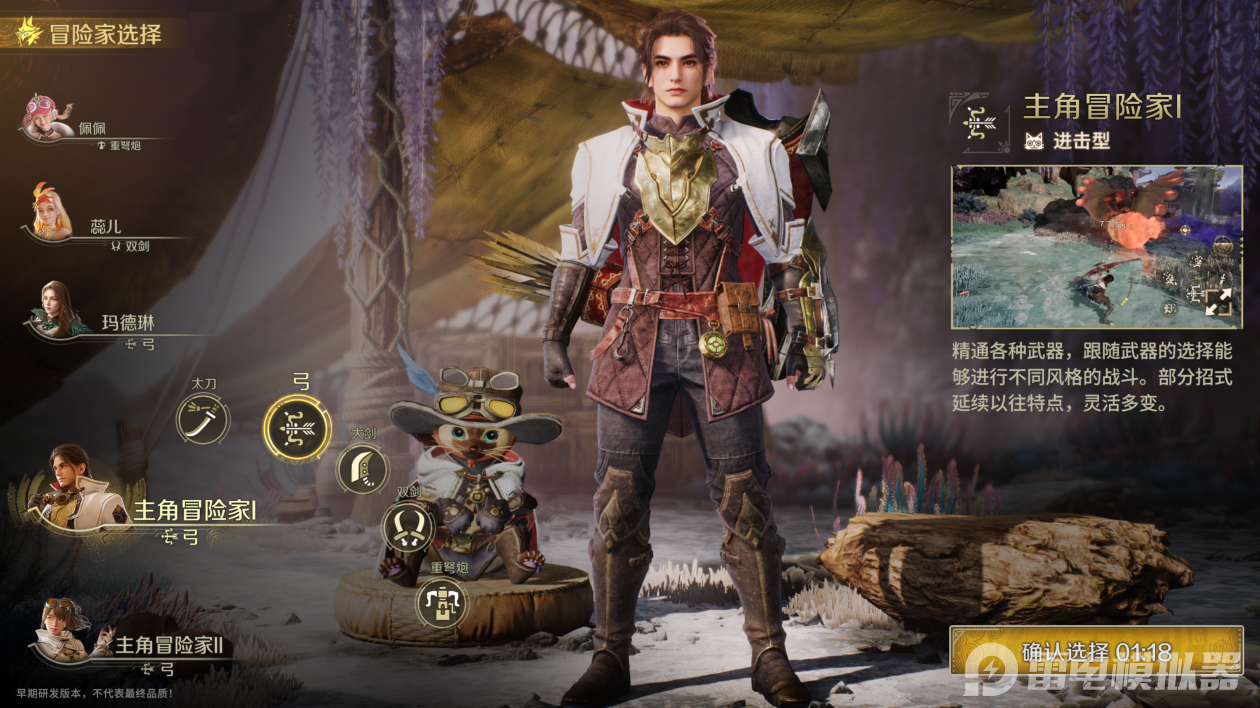Choose the 双剑 dual blades icon
The image size is (1260, 708).
408,526
